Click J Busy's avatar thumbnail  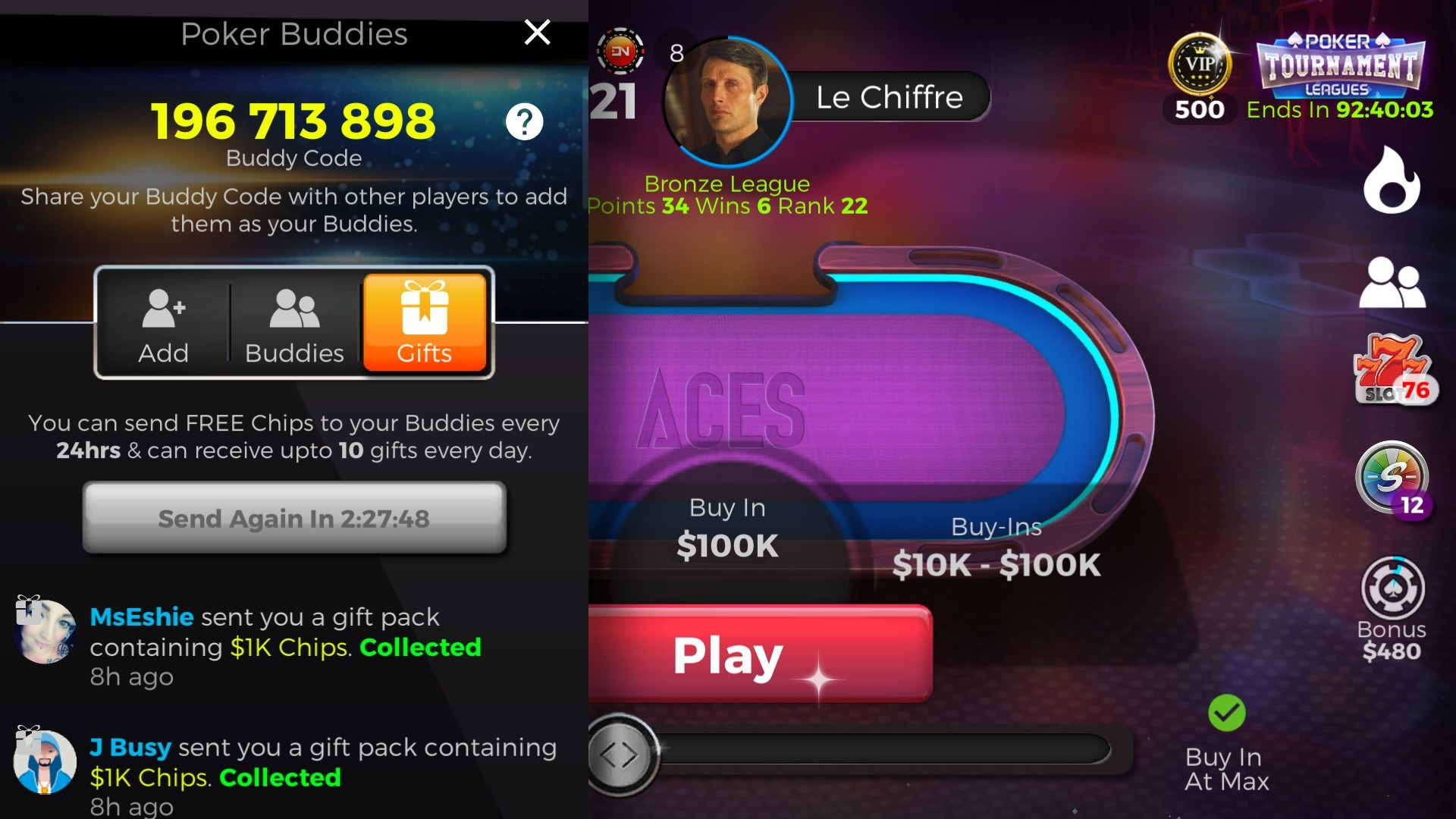43,761
